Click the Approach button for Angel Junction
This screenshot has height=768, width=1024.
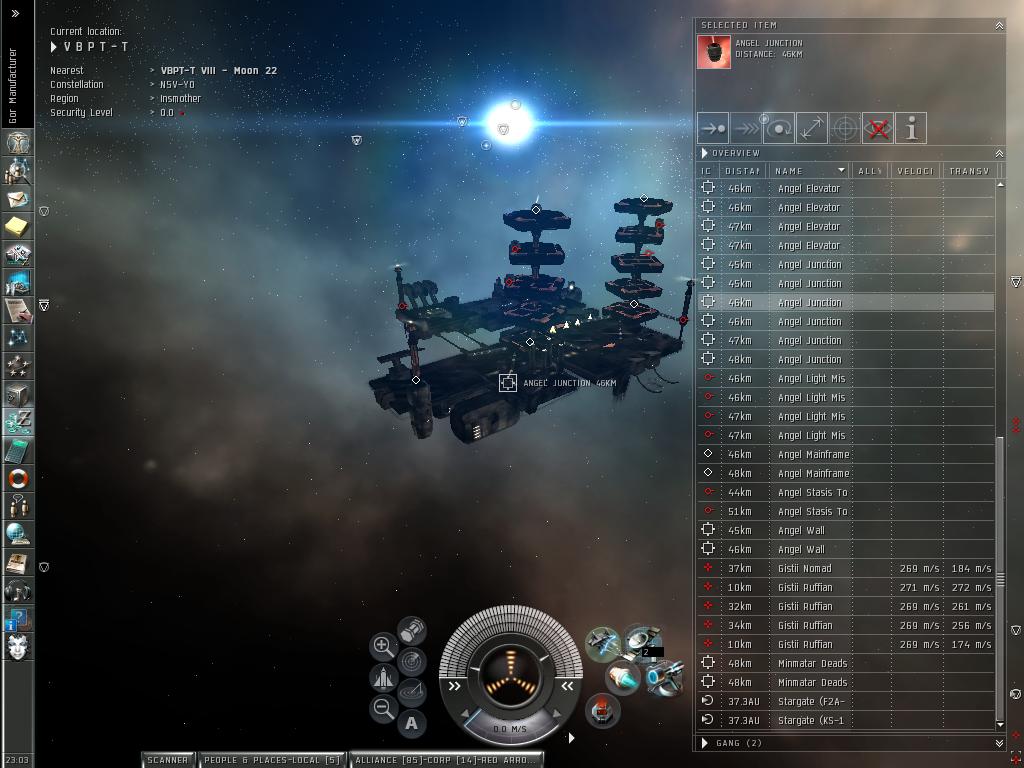point(713,128)
